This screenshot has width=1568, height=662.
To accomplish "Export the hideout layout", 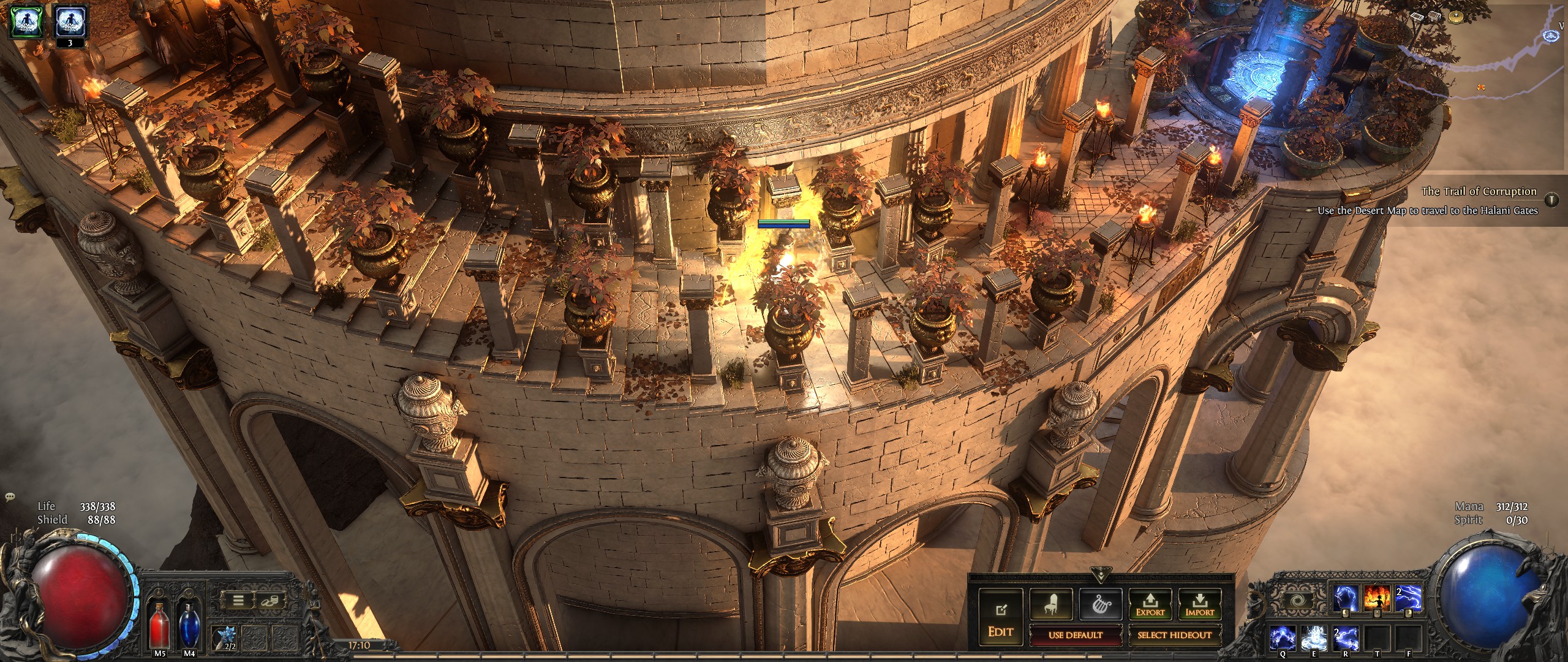I will coord(1150,604).
